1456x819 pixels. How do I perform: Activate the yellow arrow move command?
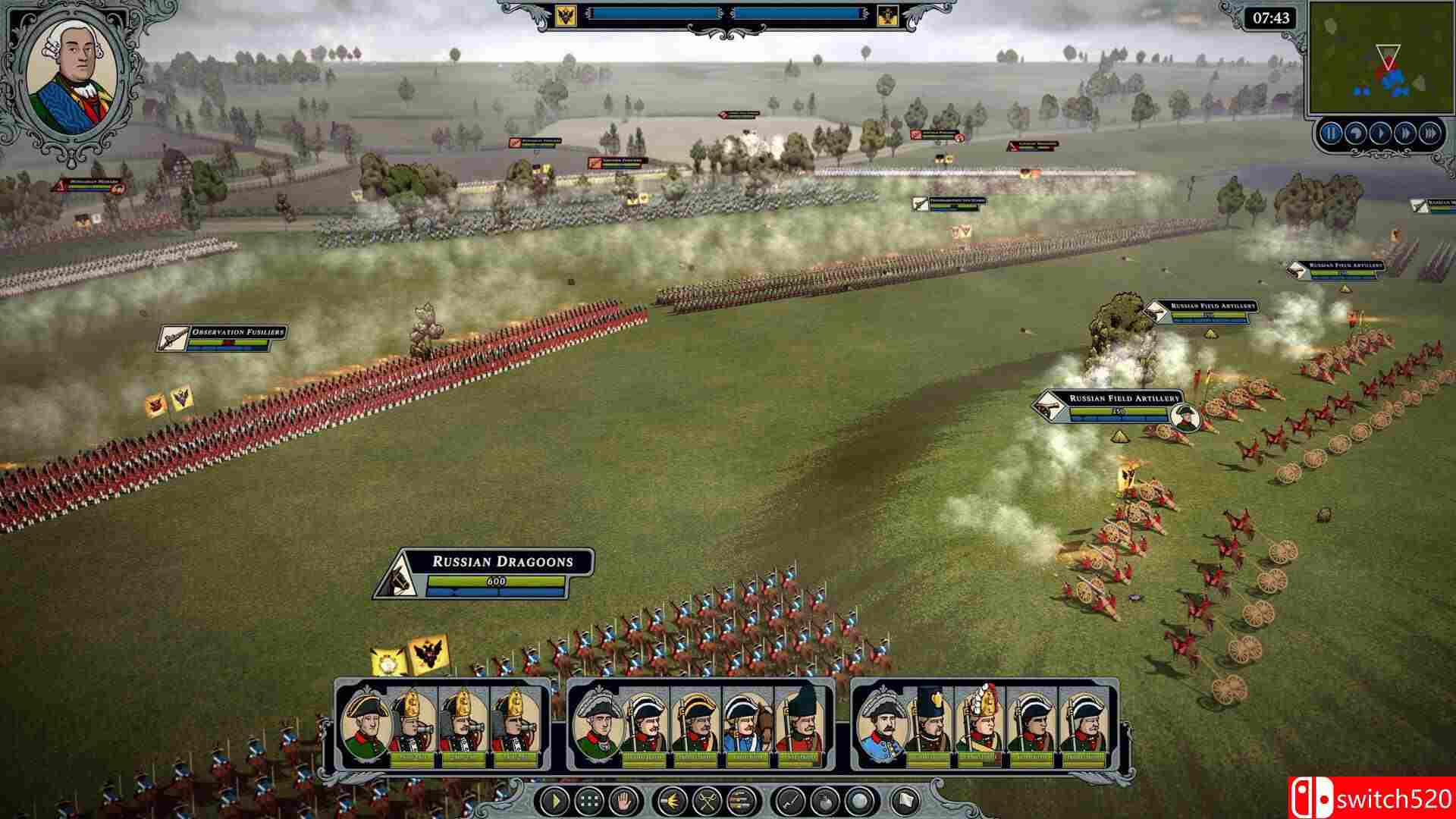coord(555,800)
